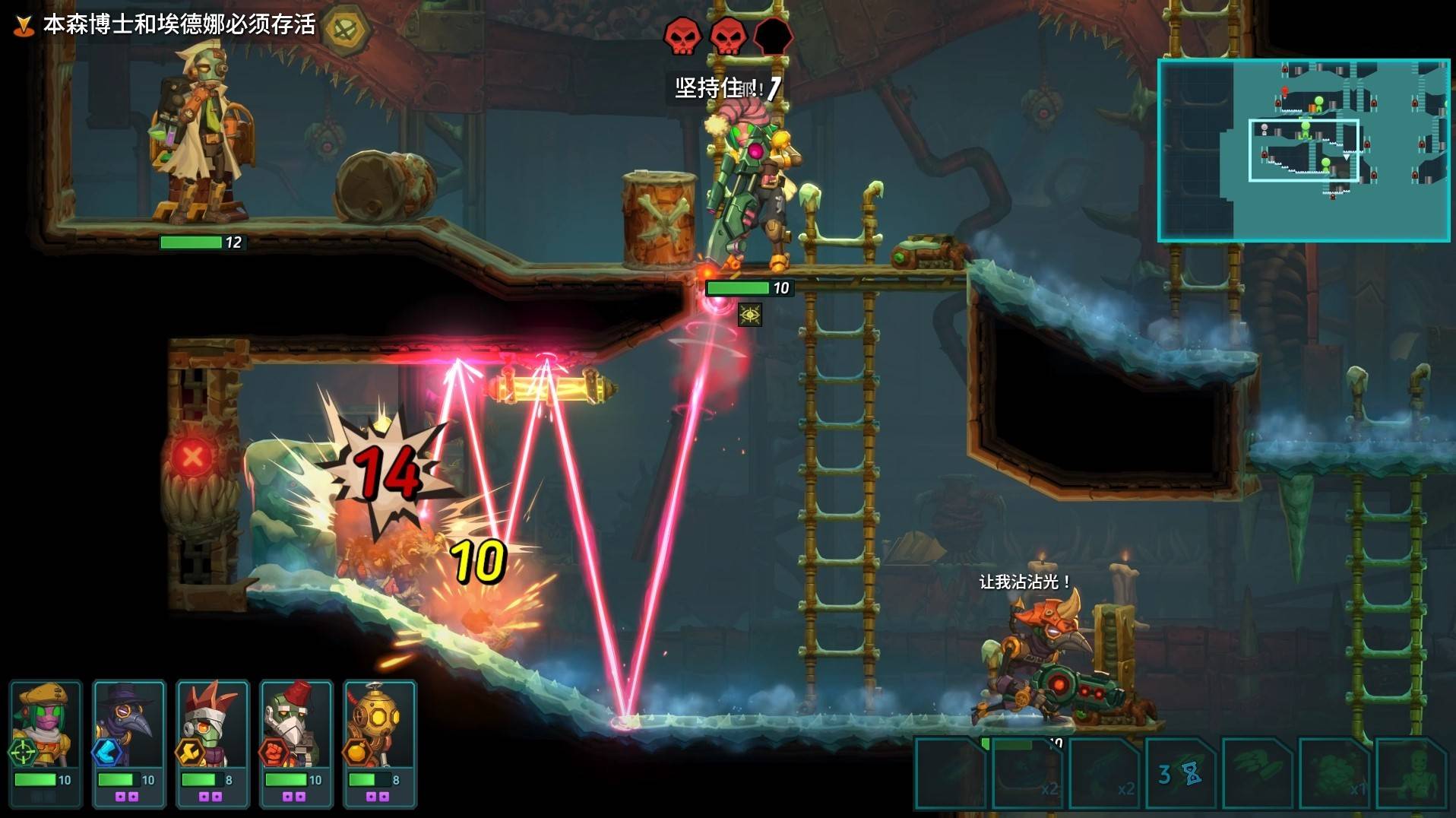Image resolution: width=1456 pixels, height=818 pixels.
Task: Select the green robot figure ability slot
Action: (1411, 774)
